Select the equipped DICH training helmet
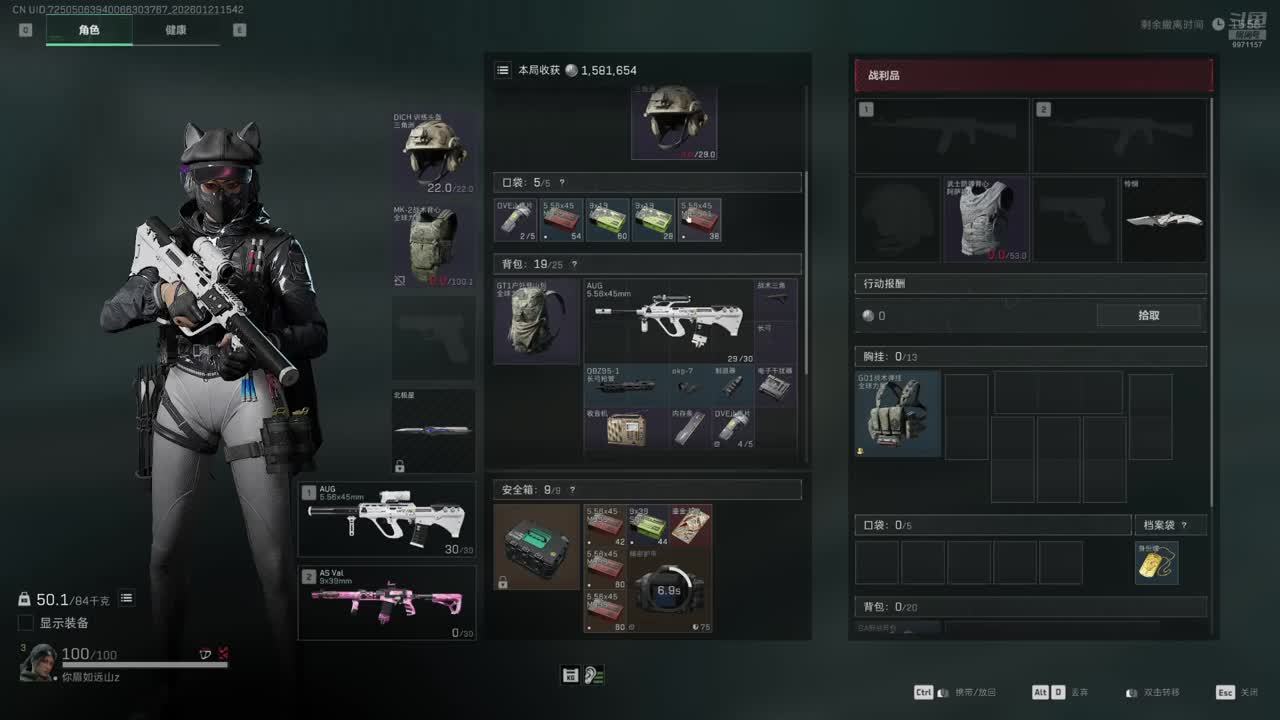This screenshot has width=1280, height=720. click(434, 153)
